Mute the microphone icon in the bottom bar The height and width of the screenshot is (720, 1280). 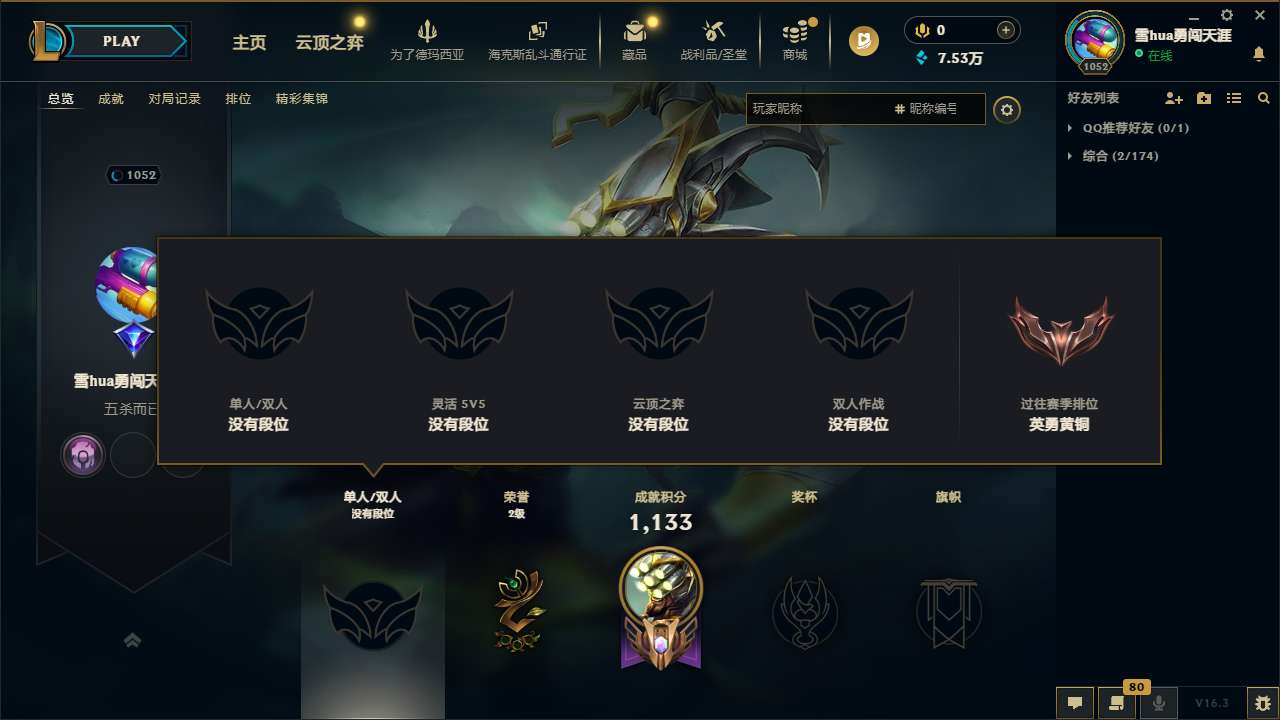pos(1159,702)
